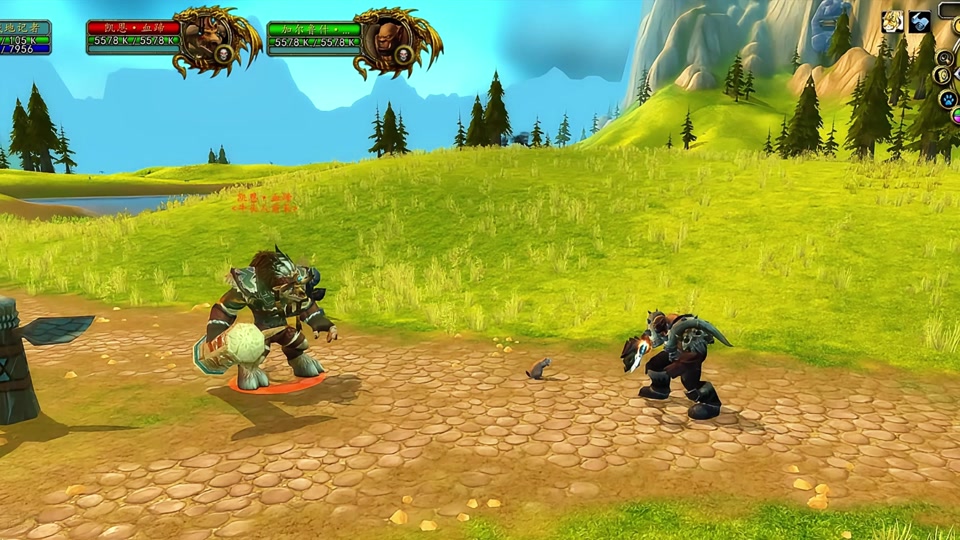Click the blue swirl buff icon
Image resolution: width=960 pixels, height=540 pixels.
click(x=920, y=22)
